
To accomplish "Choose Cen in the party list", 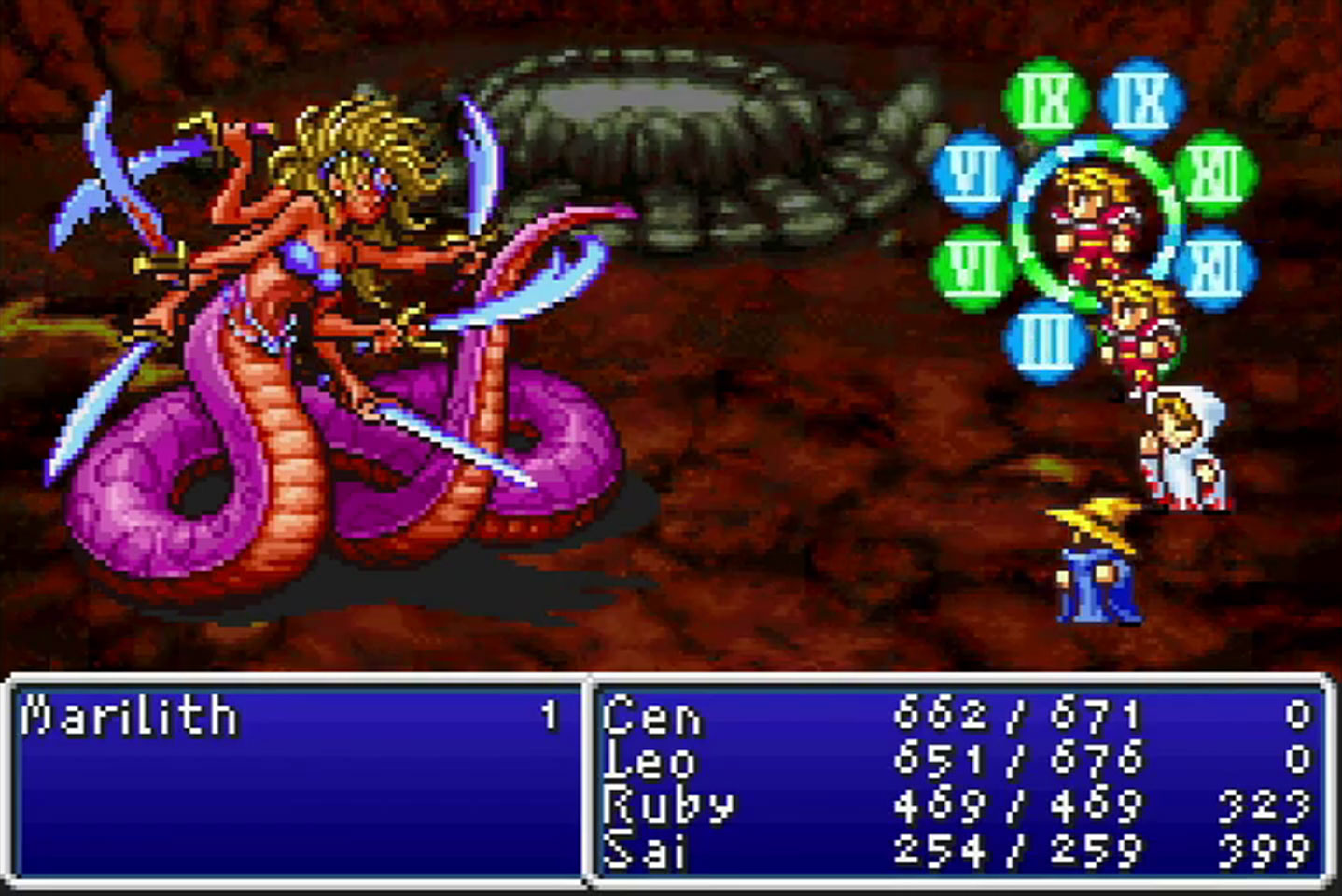I will [x=651, y=717].
